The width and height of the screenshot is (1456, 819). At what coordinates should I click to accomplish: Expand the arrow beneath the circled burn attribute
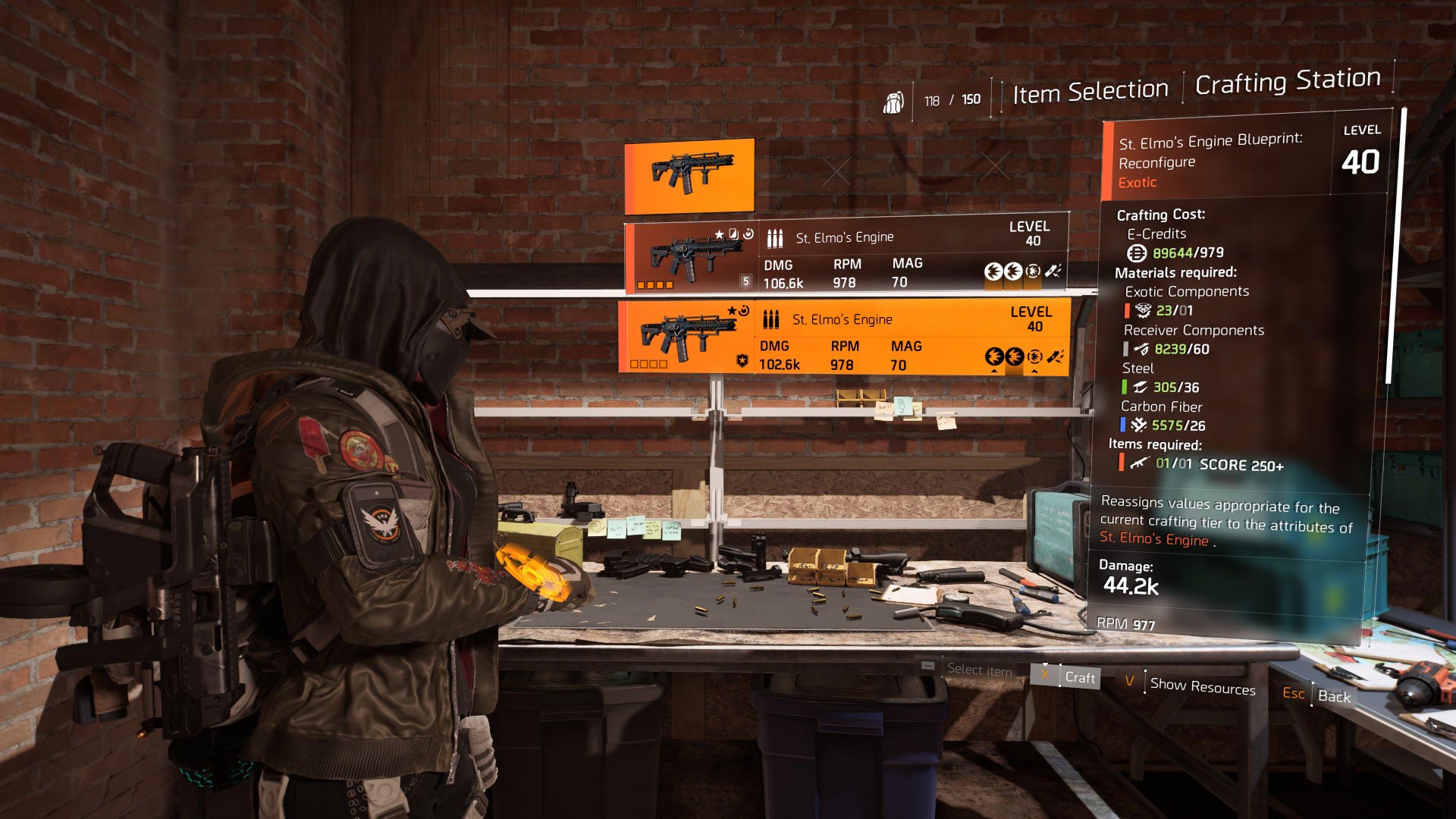[1034, 372]
